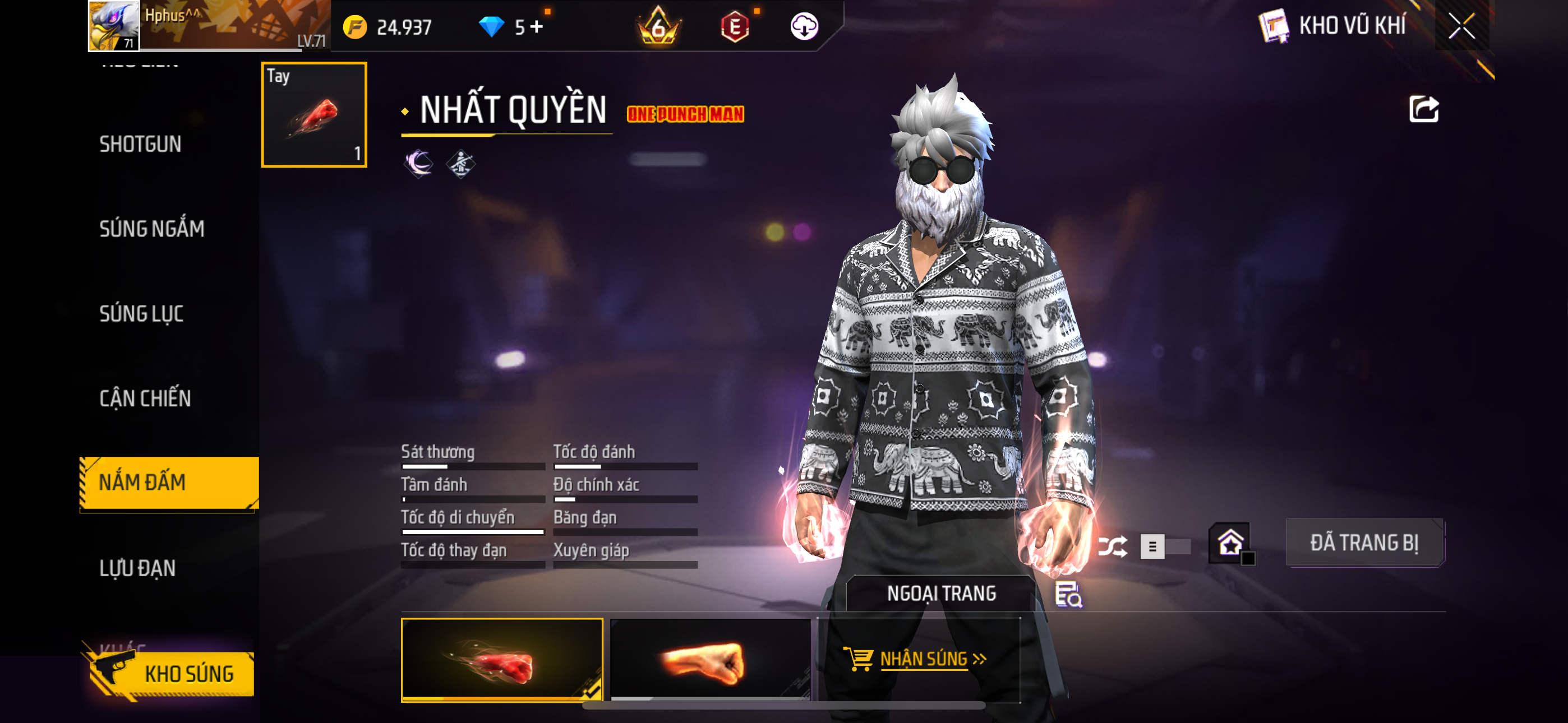
Task: Toggle the random skin shuffle icon
Action: (x=1112, y=546)
